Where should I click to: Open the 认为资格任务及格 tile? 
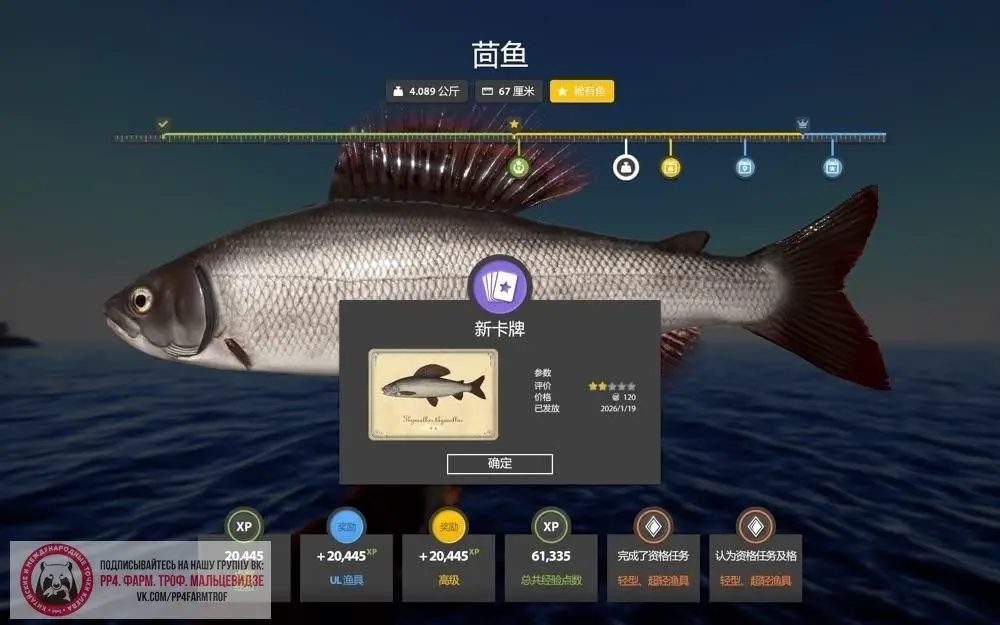click(x=756, y=567)
